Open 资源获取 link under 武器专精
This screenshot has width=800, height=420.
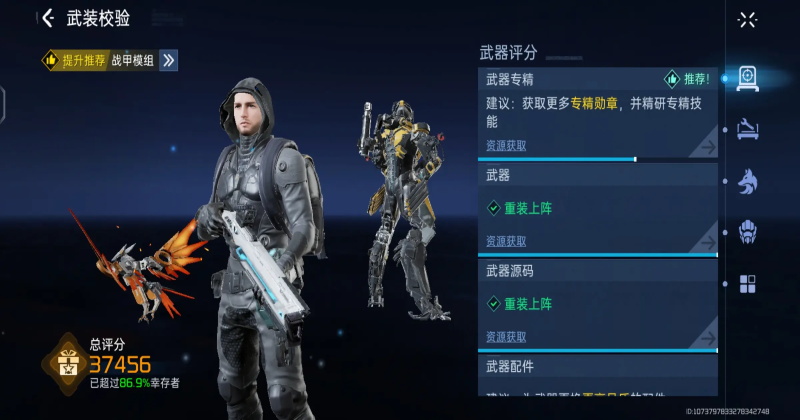tap(506, 146)
